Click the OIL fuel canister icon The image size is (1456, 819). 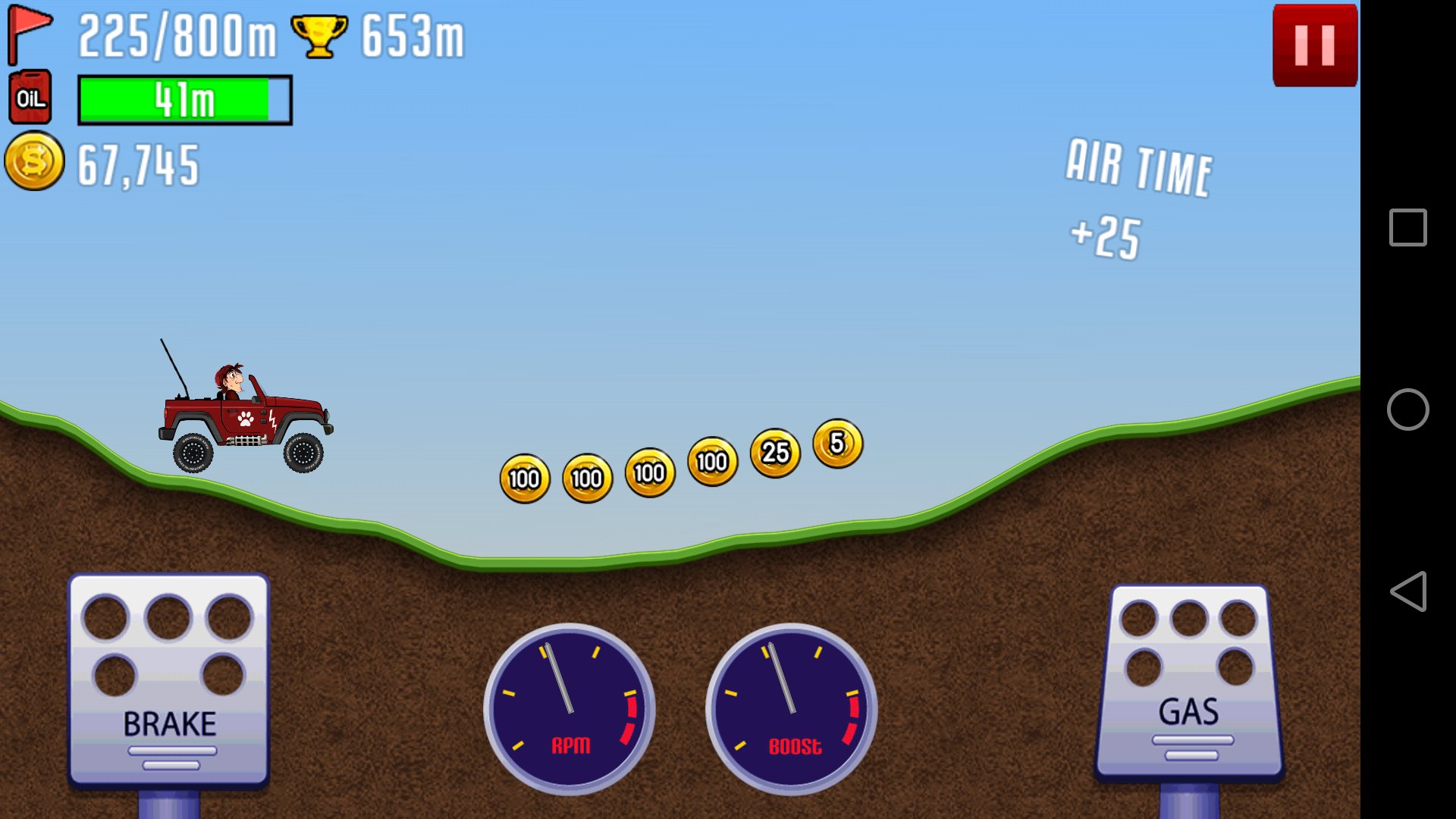point(29,97)
